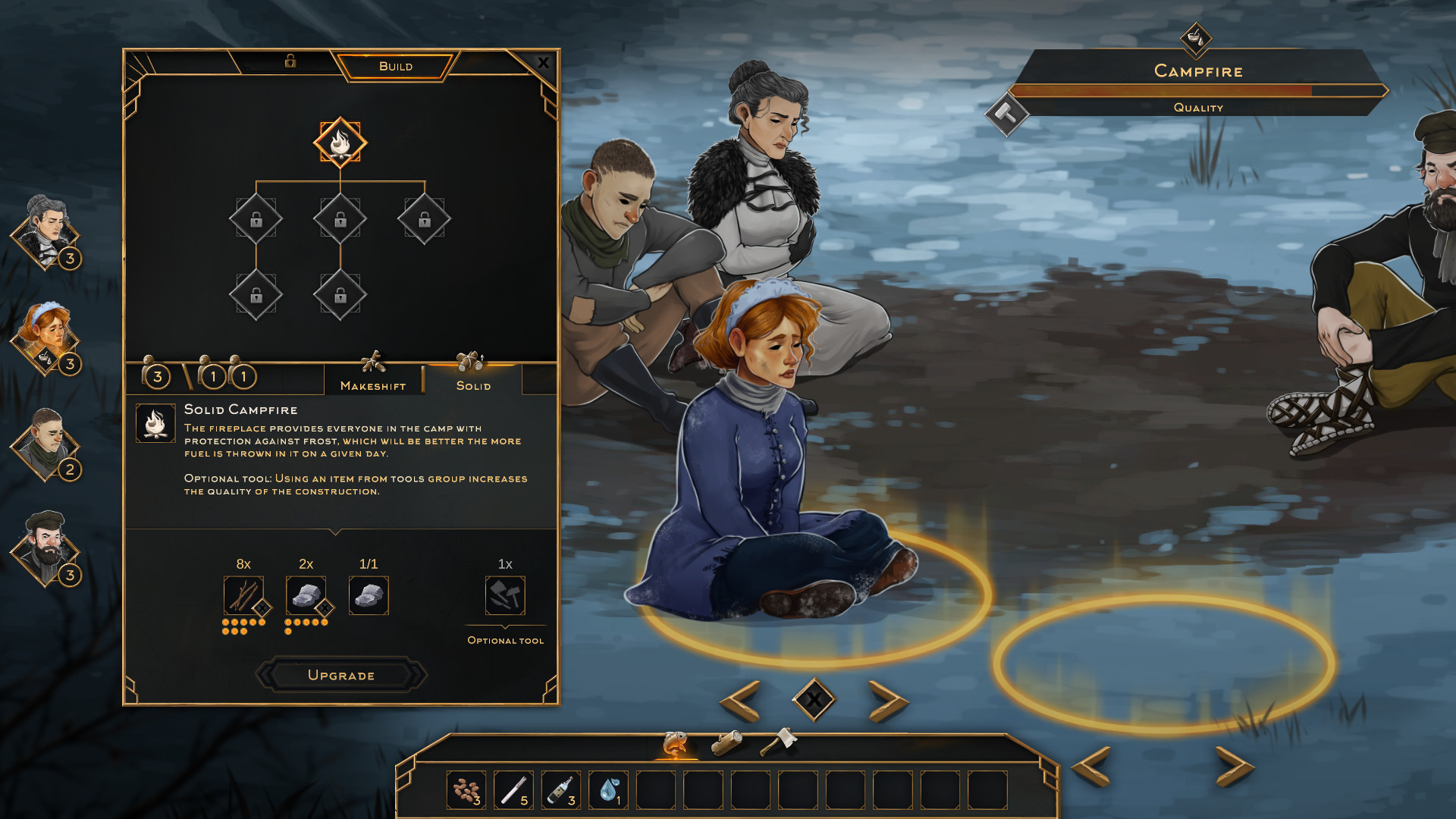Select the seeds item in inventory
The height and width of the screenshot is (819, 1456).
[466, 790]
